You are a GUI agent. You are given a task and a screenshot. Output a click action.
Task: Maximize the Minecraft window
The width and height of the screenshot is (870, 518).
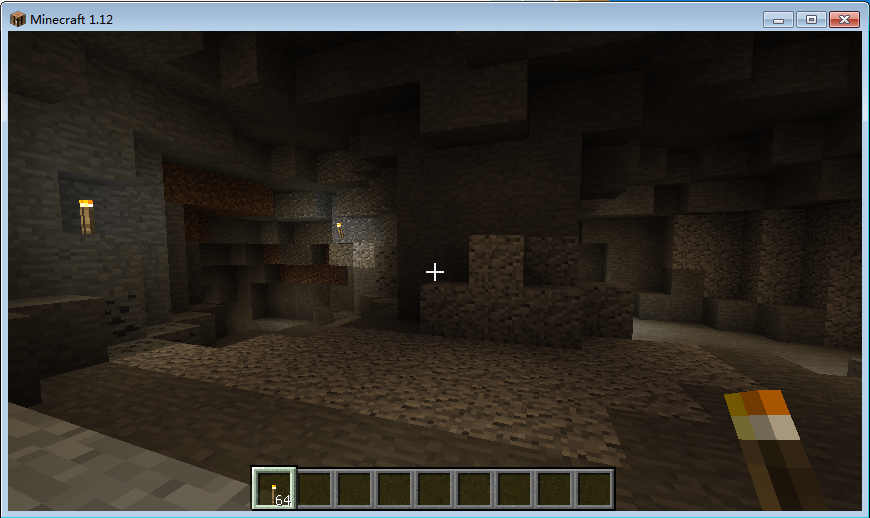click(810, 19)
